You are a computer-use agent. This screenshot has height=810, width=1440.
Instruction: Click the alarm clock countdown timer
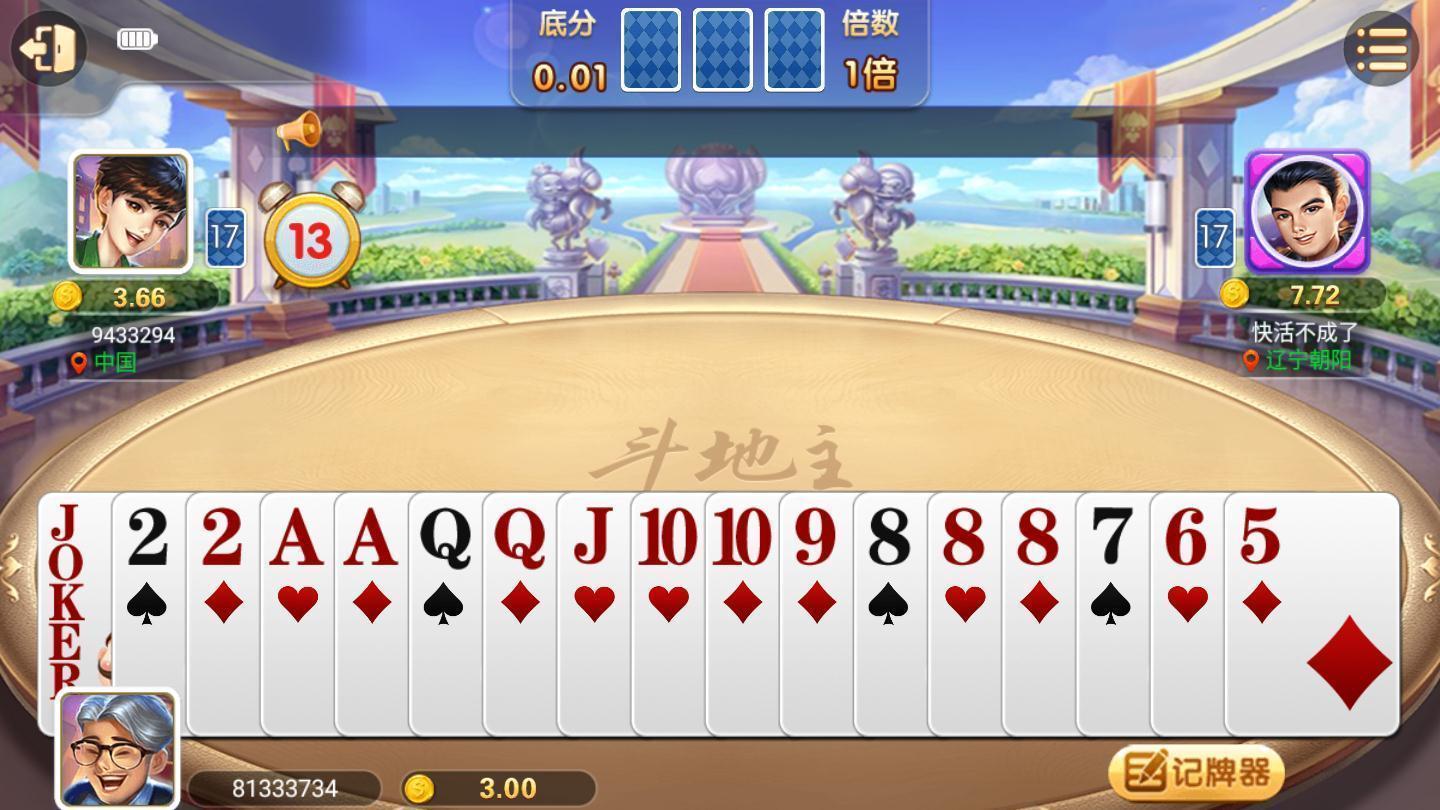311,238
